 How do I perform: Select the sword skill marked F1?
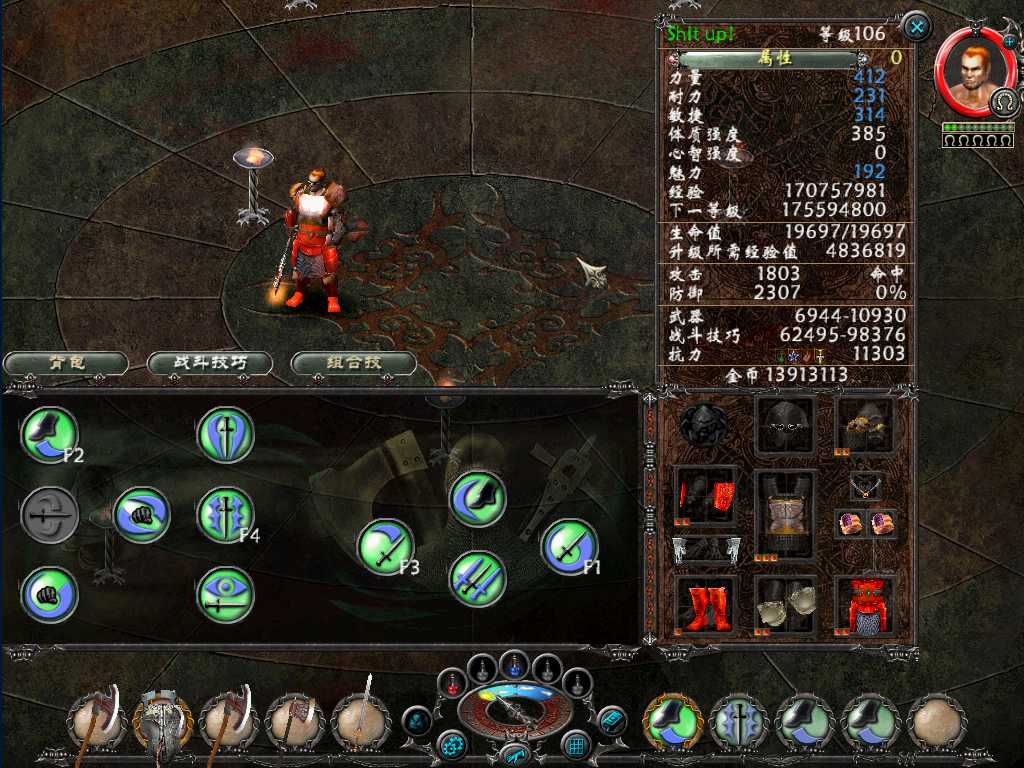click(x=569, y=547)
